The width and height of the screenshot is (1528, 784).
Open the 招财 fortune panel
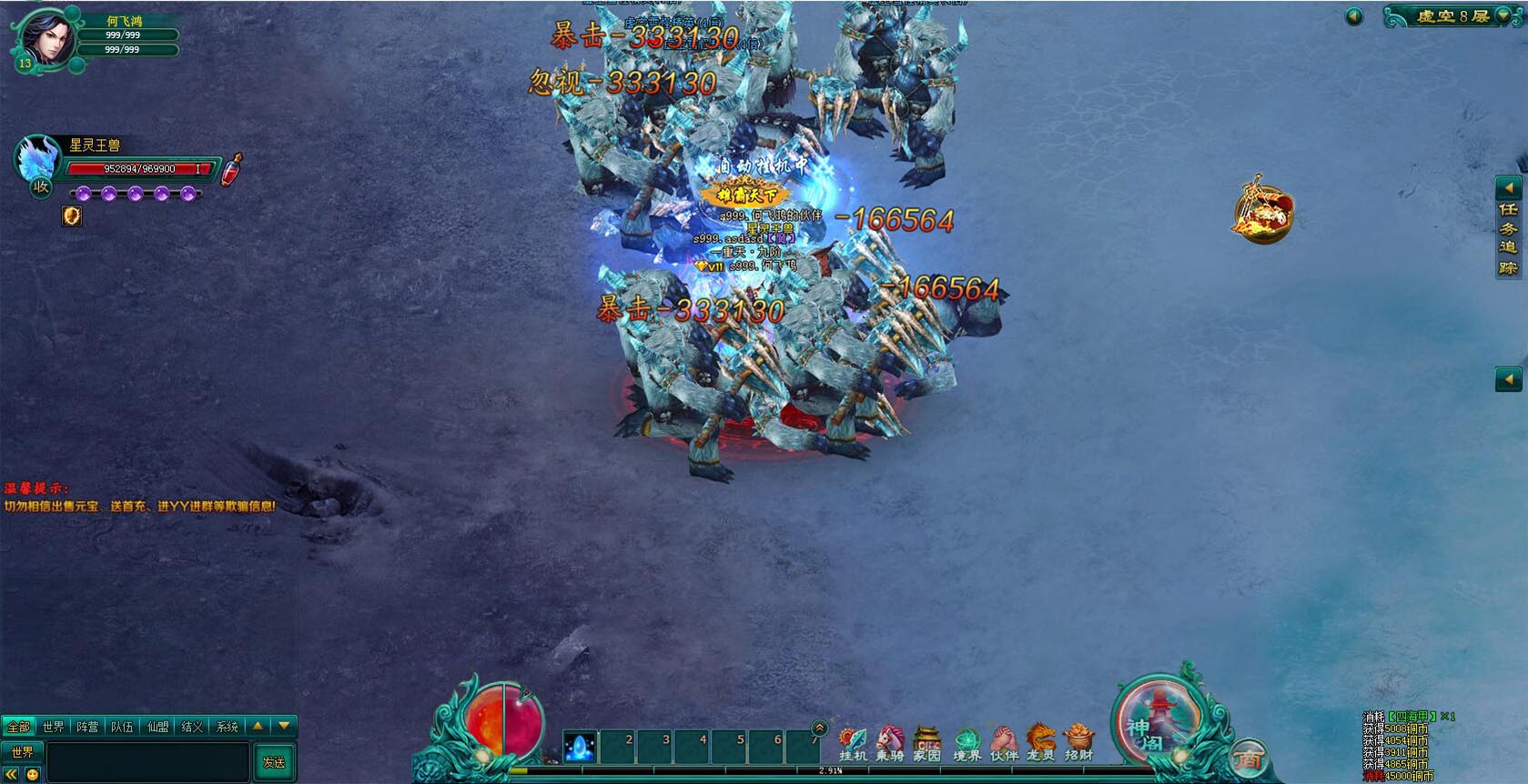[x=1078, y=742]
